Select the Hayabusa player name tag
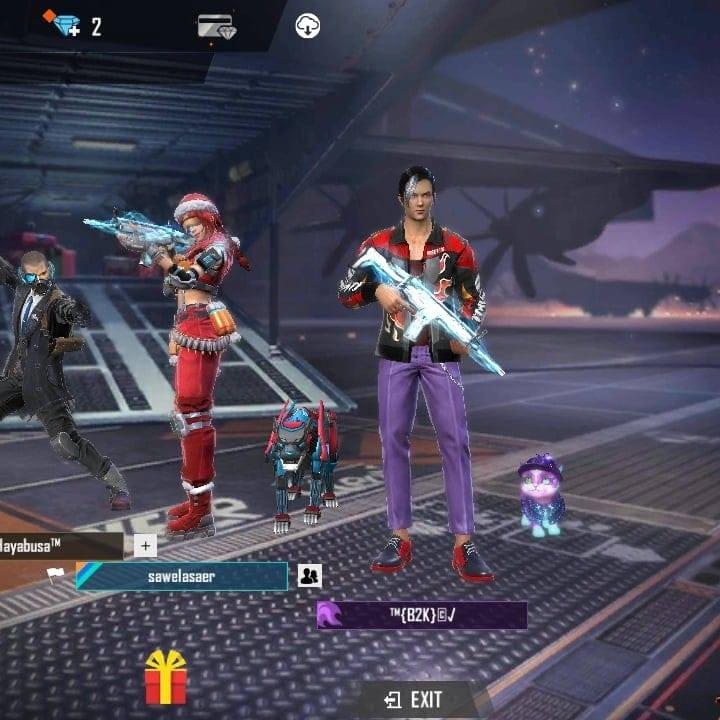 pyautogui.click(x=60, y=545)
